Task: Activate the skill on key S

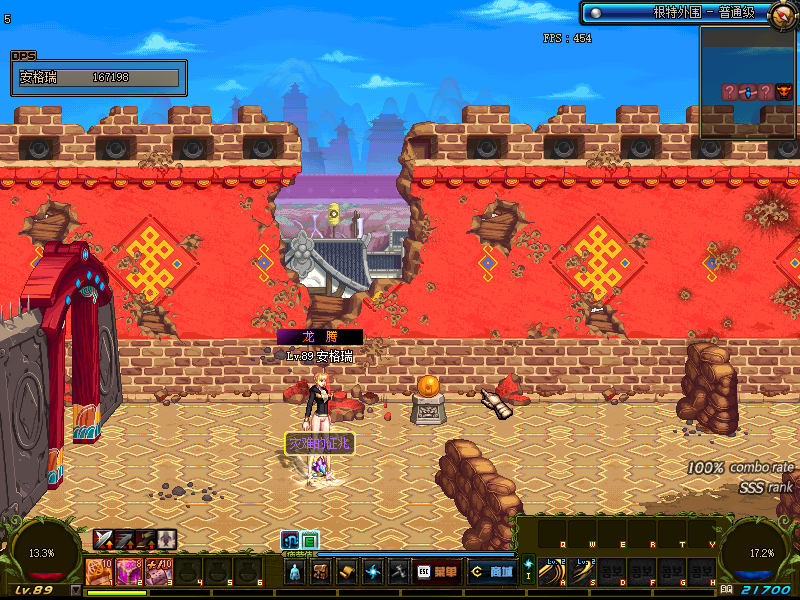Action: (x=580, y=572)
